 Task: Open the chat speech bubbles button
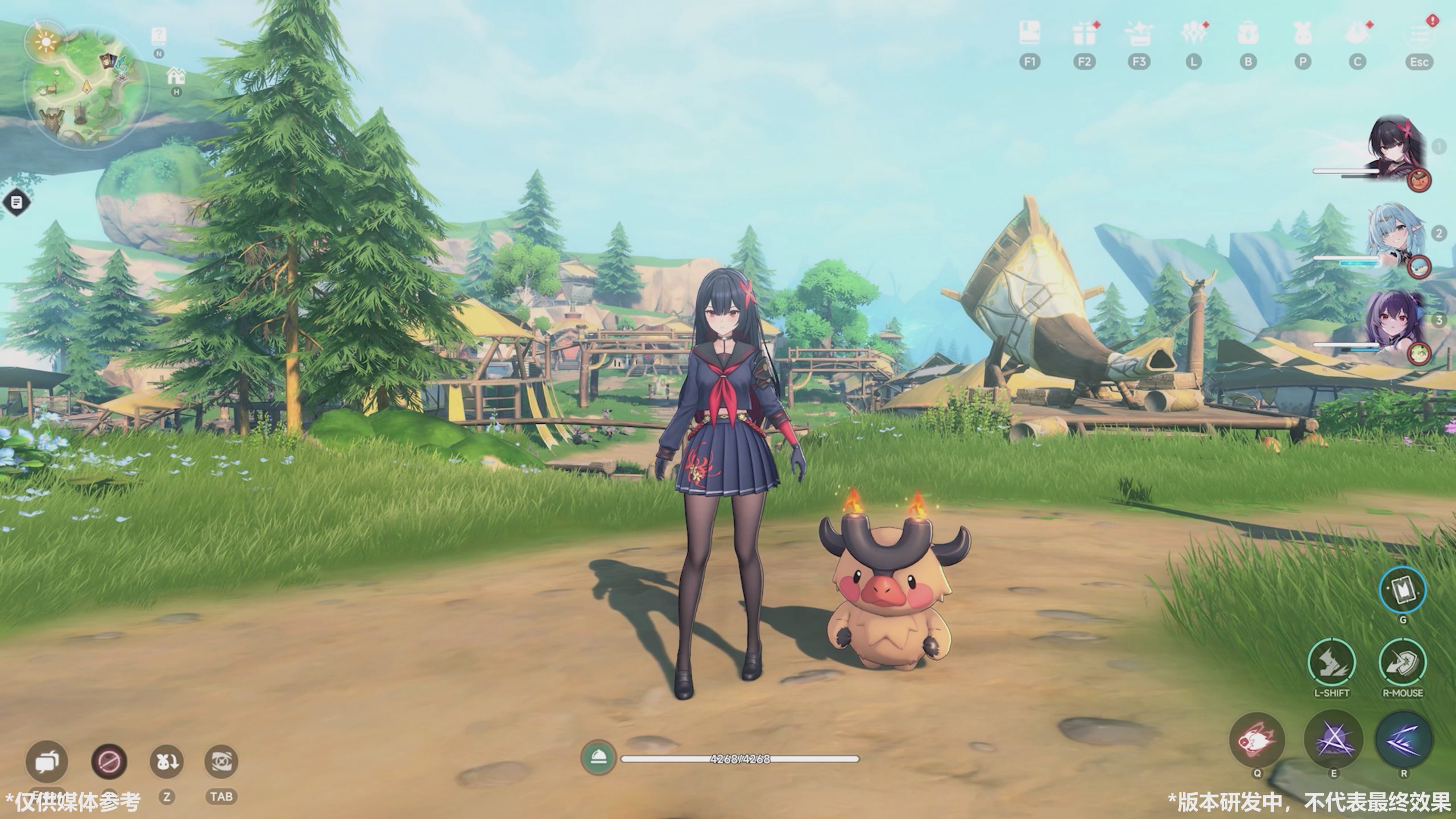(x=47, y=761)
